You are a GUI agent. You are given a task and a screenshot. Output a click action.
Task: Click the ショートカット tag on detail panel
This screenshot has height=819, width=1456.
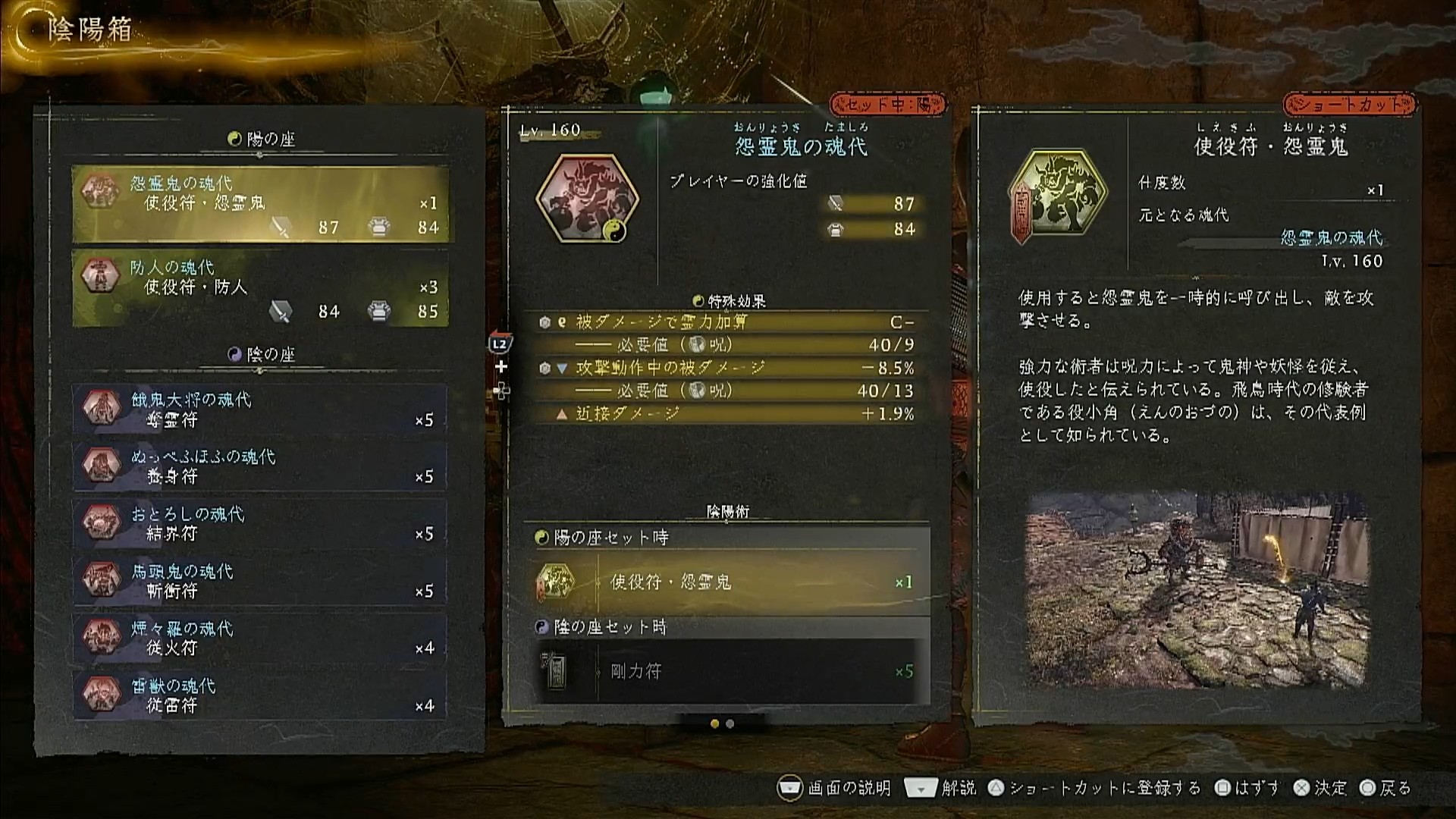coord(1349,105)
